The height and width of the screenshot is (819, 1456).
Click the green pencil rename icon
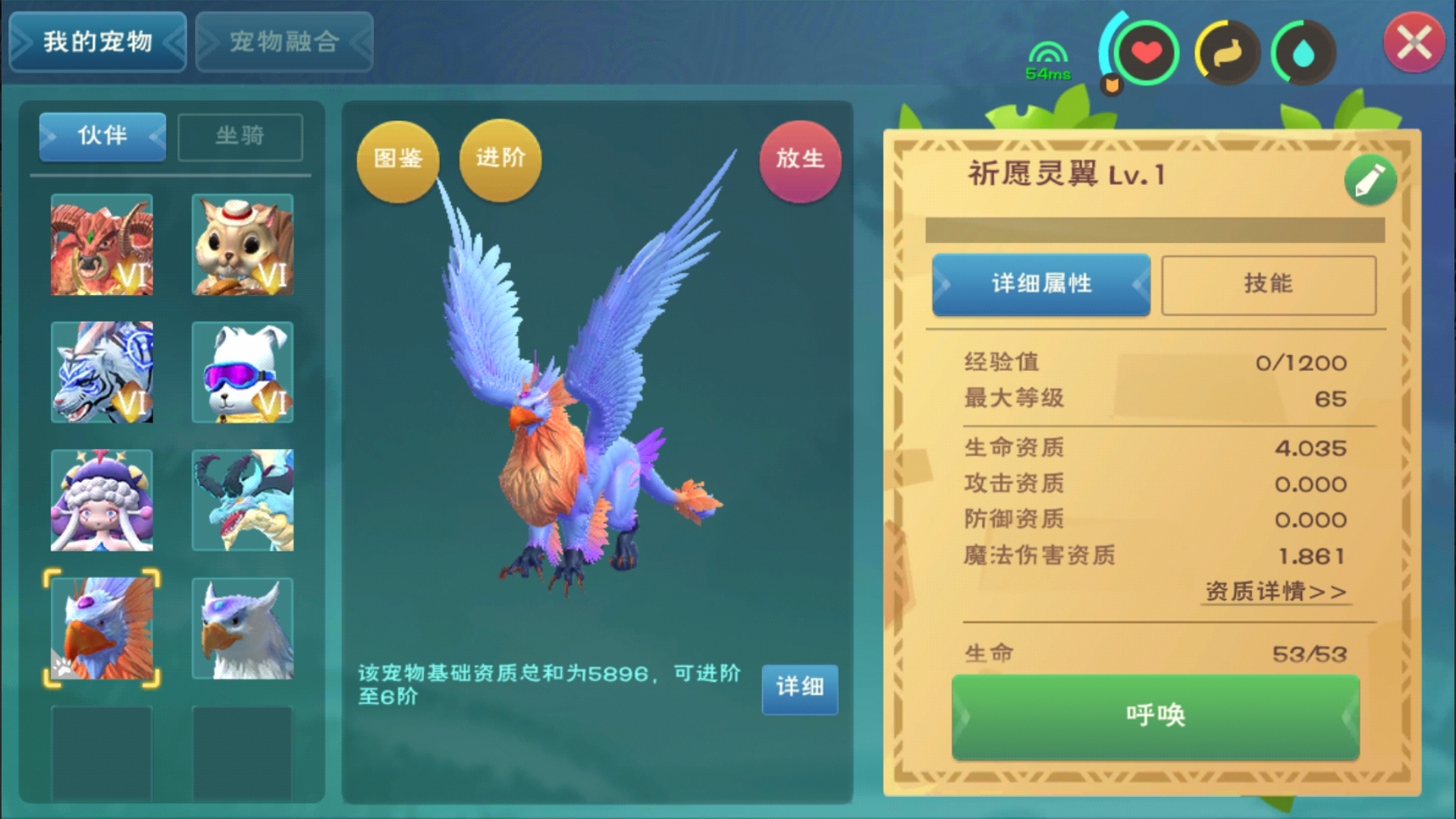[x=1370, y=179]
